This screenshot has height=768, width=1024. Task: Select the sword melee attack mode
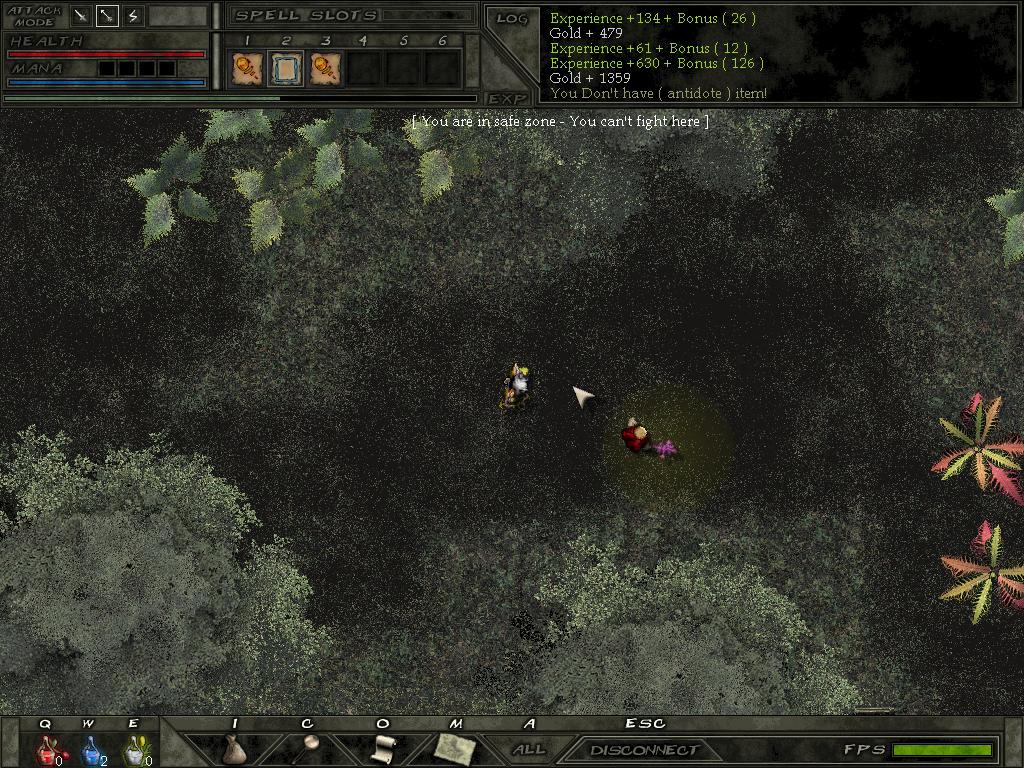pos(82,16)
